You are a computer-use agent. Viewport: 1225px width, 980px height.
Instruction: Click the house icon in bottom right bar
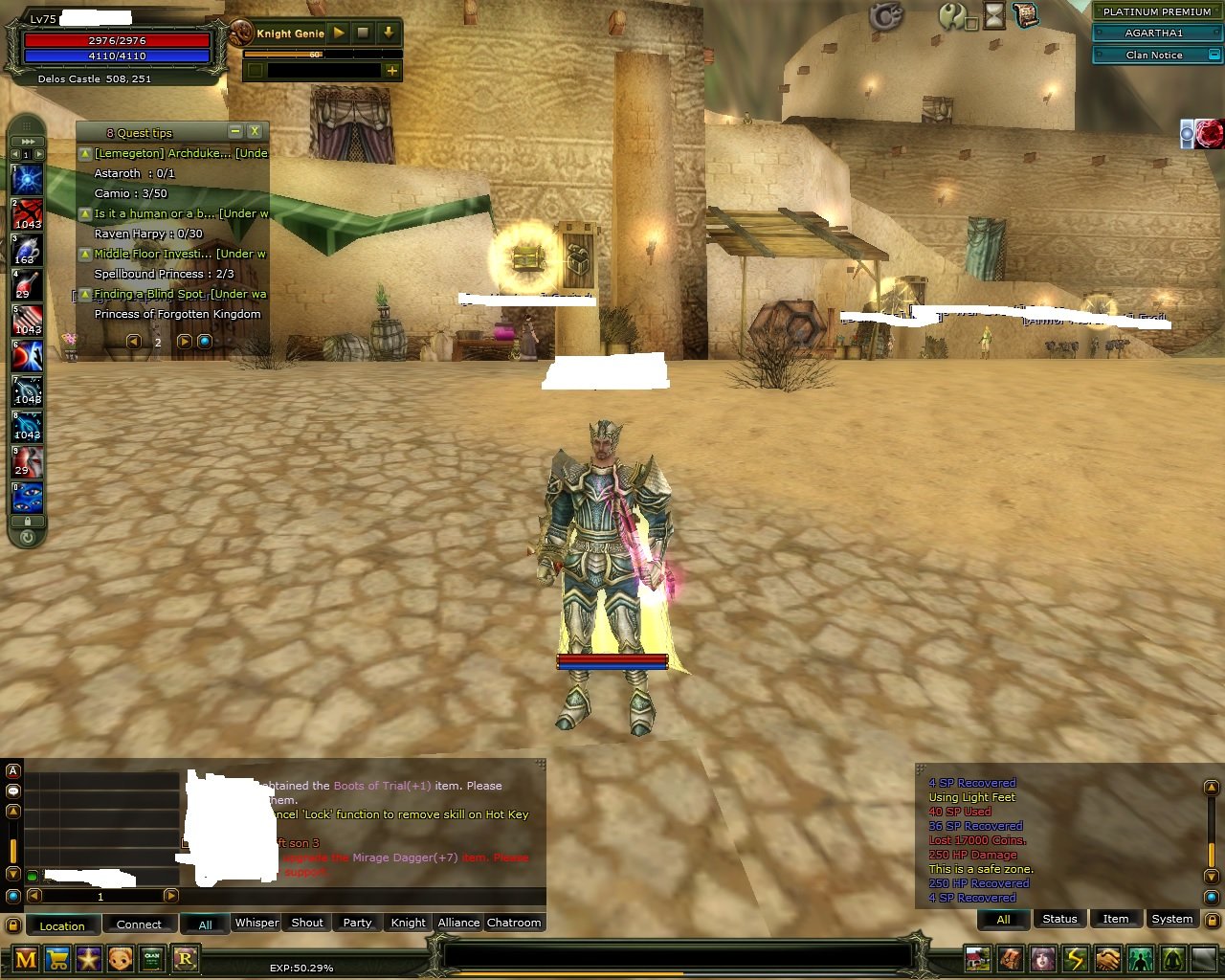coord(977,957)
